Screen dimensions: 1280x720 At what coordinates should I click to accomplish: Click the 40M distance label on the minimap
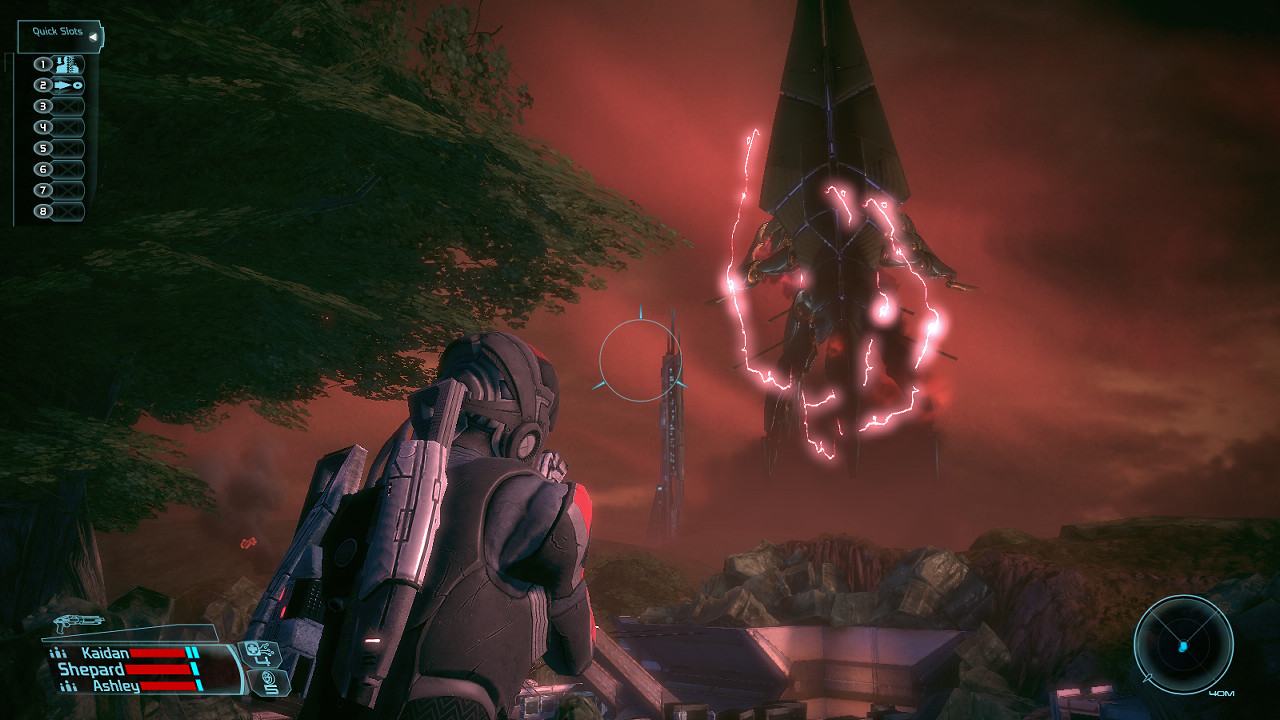pyautogui.click(x=1221, y=691)
